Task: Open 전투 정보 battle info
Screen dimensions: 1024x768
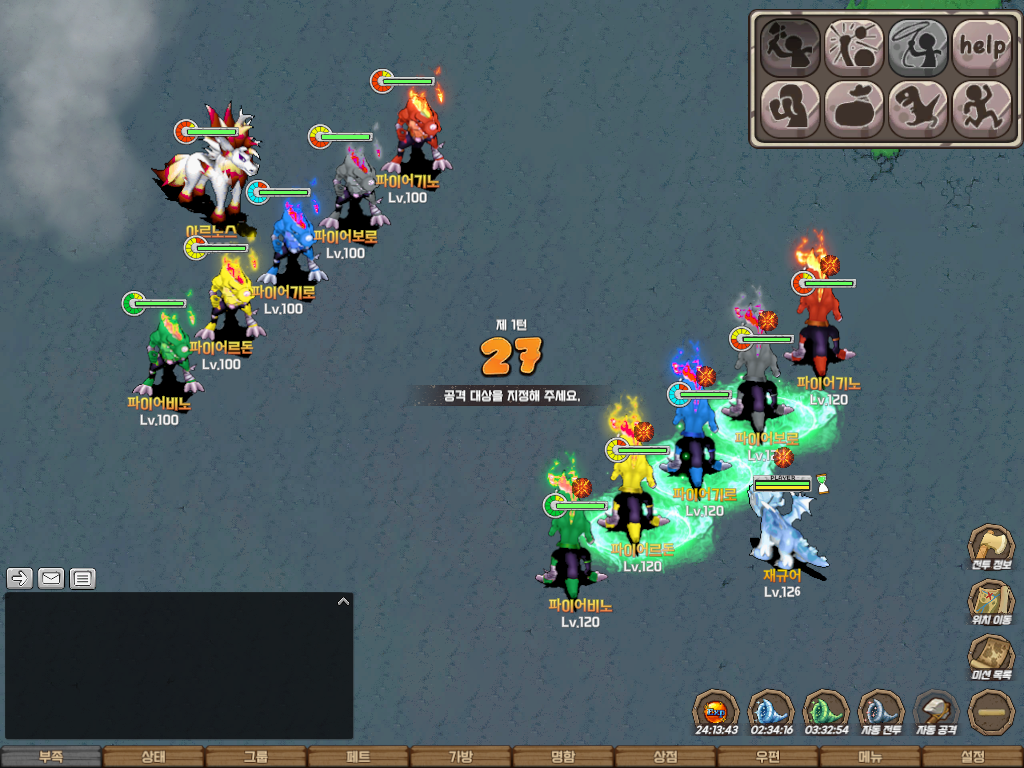Action: (990, 548)
